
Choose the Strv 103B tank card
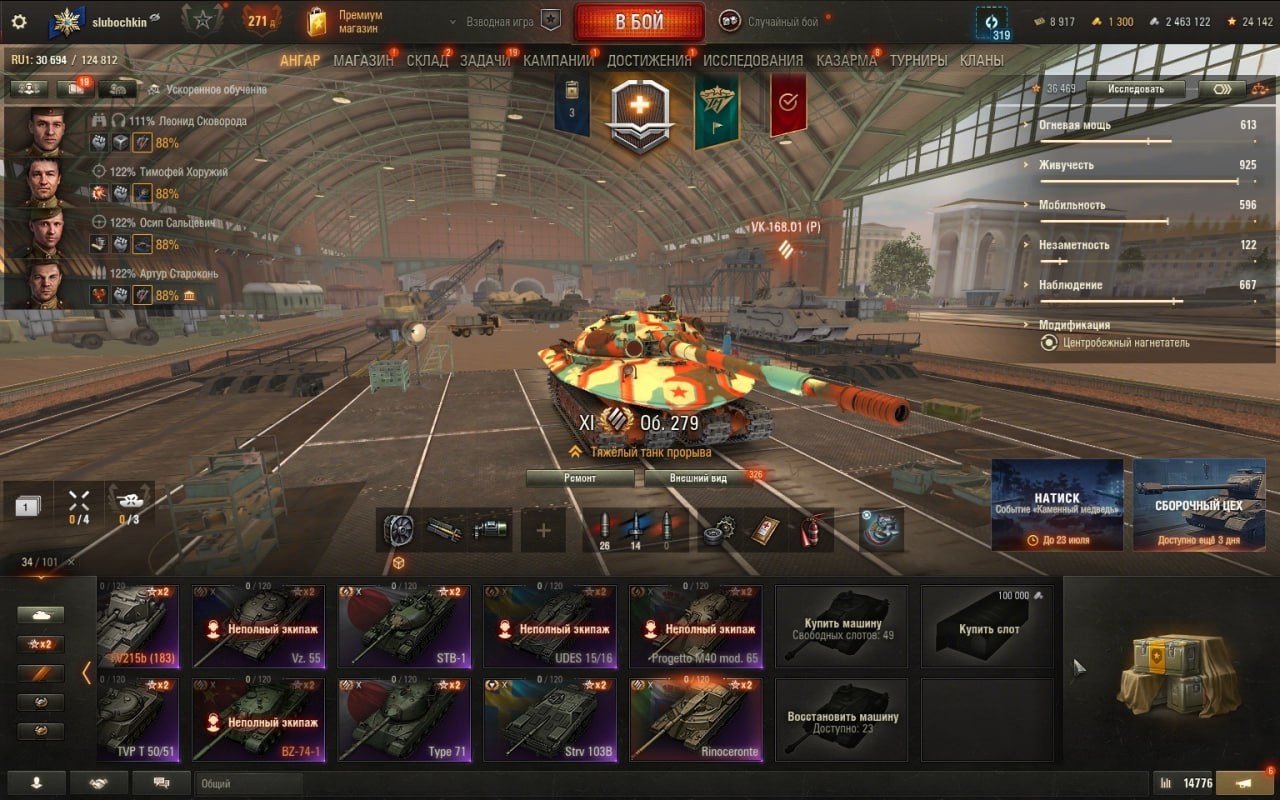coord(550,720)
